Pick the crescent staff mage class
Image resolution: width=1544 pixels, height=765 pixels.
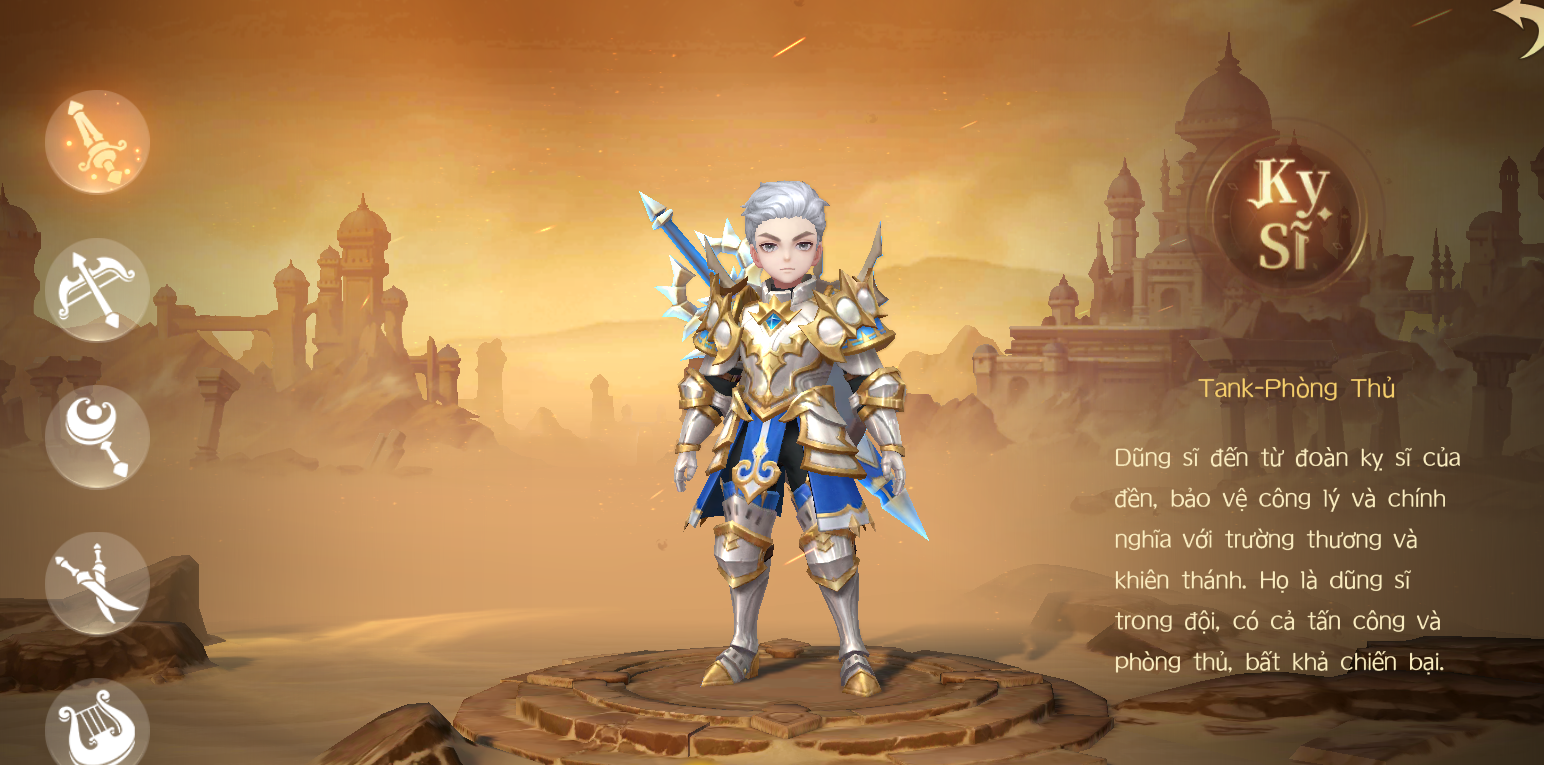(97, 437)
